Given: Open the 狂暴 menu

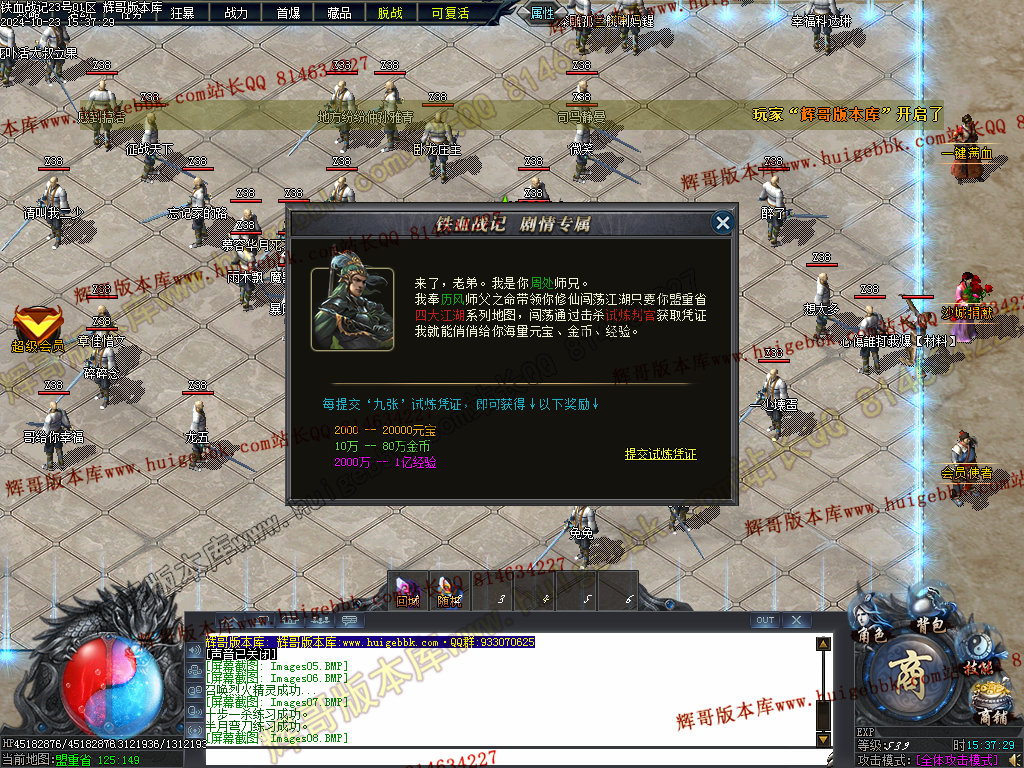Looking at the screenshot, I should click(183, 13).
